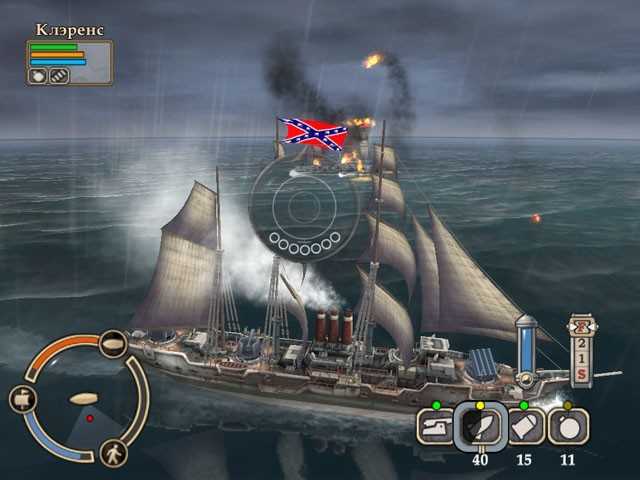Switch to the shell ammo slot

point(526,427)
